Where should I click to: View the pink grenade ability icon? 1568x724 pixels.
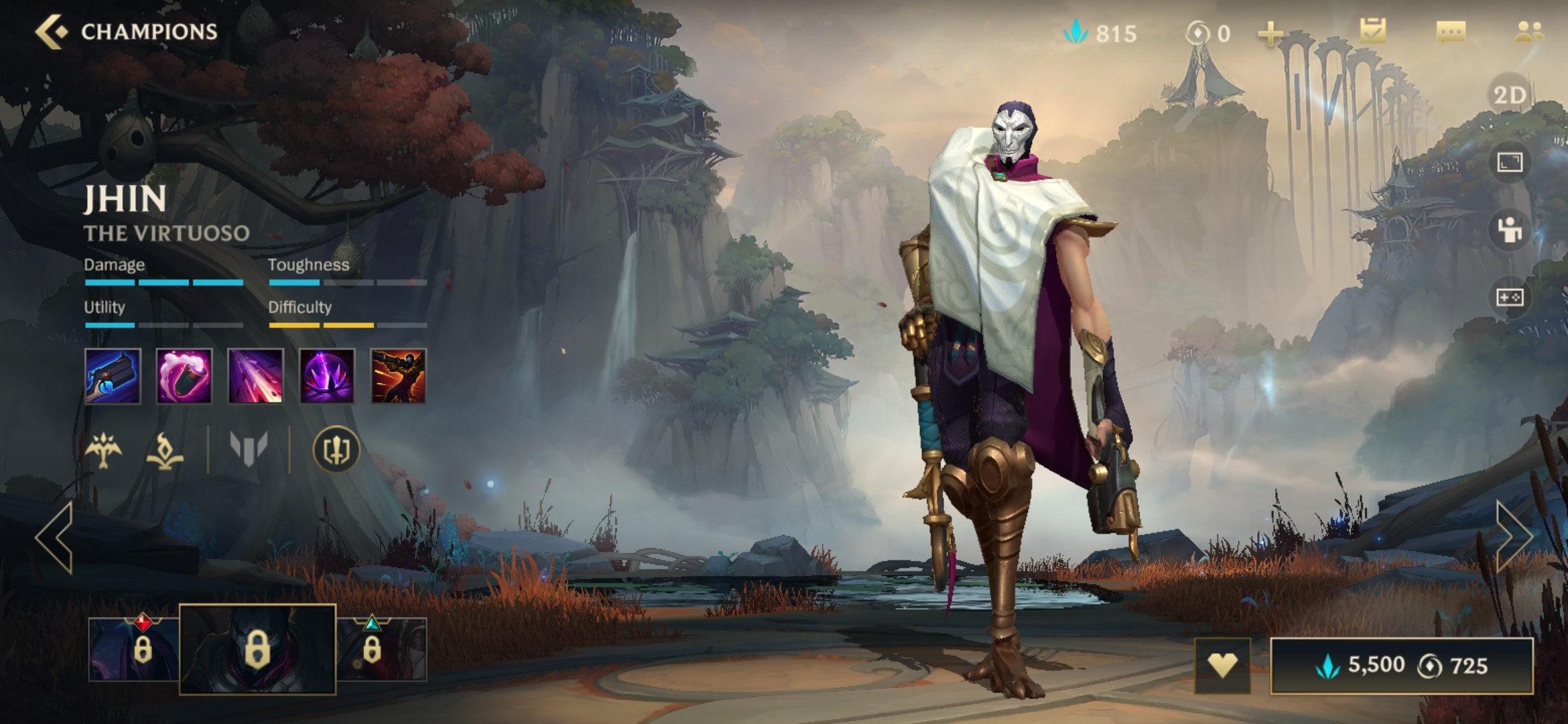184,376
